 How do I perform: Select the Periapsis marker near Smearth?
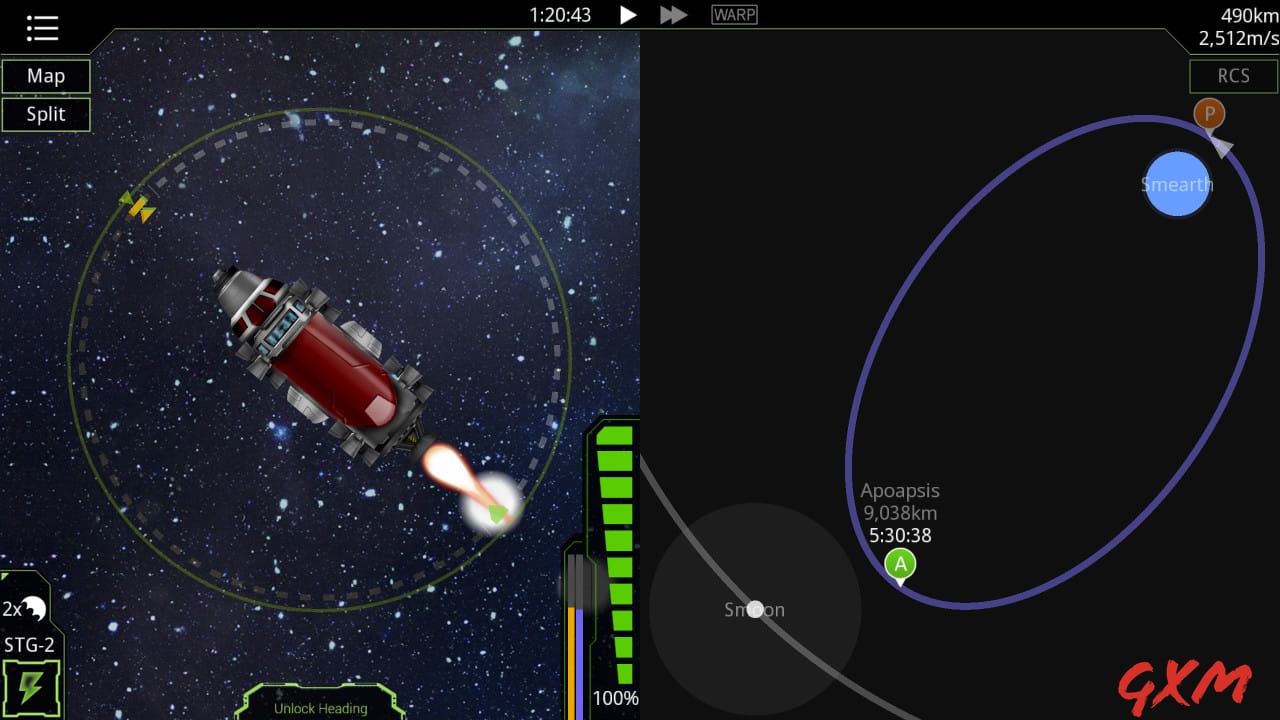(x=1208, y=113)
